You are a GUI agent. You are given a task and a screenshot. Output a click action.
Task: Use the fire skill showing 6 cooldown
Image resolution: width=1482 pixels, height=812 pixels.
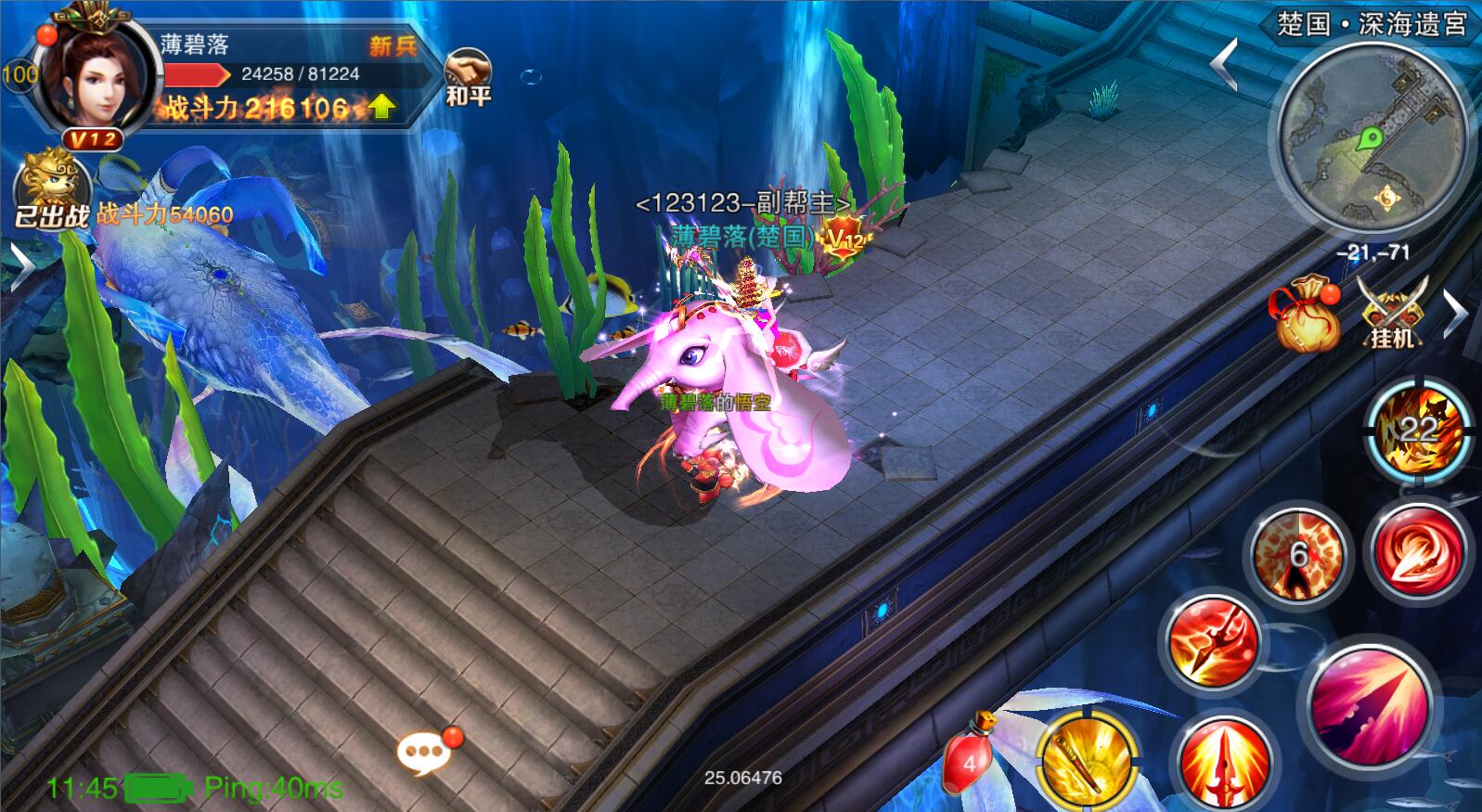point(1298,553)
